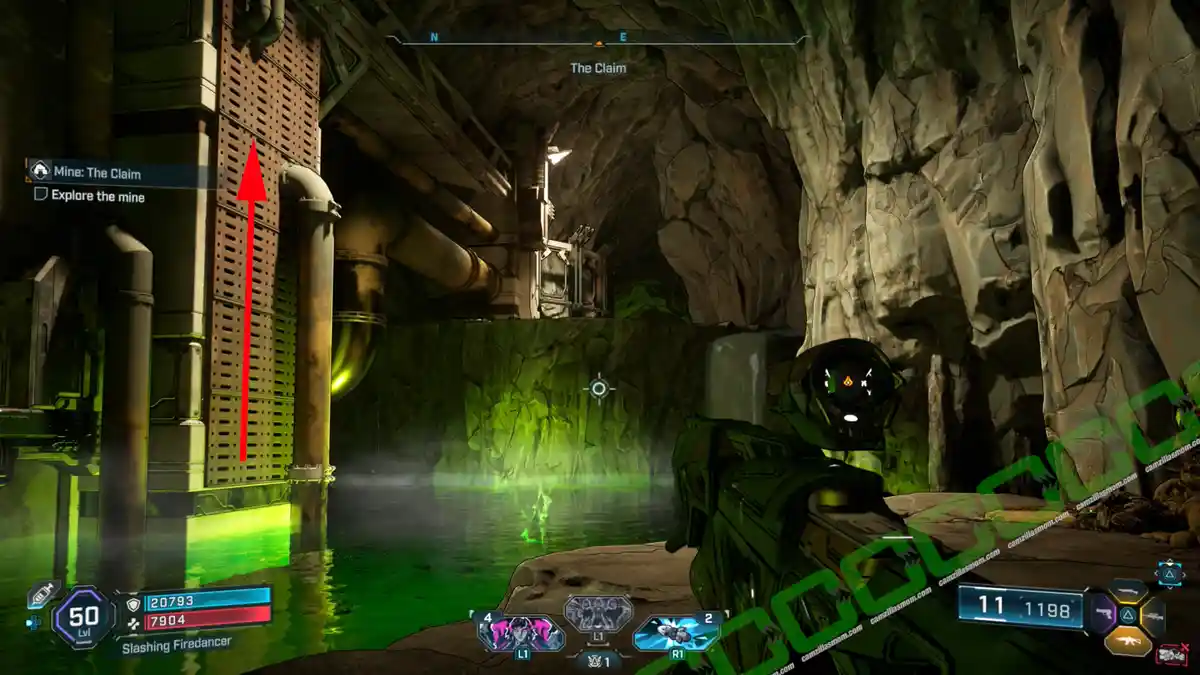The width and height of the screenshot is (1200, 675).
Task: Choose the sniper rifle weapon slot
Action: (x=1154, y=616)
